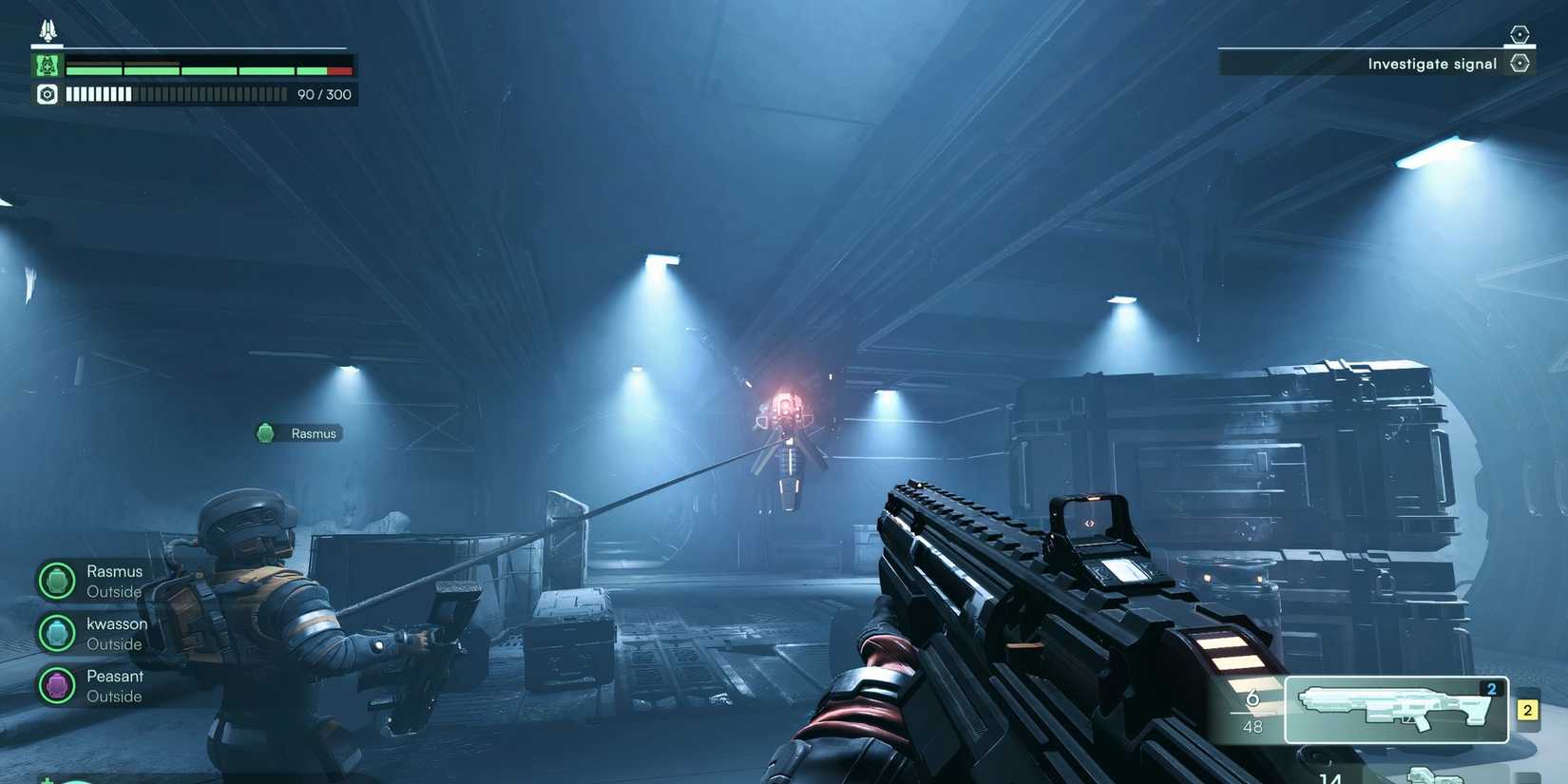1568x784 pixels.
Task: Select the highlighted shotgun weapon thumbnail
Action: (x=1397, y=709)
